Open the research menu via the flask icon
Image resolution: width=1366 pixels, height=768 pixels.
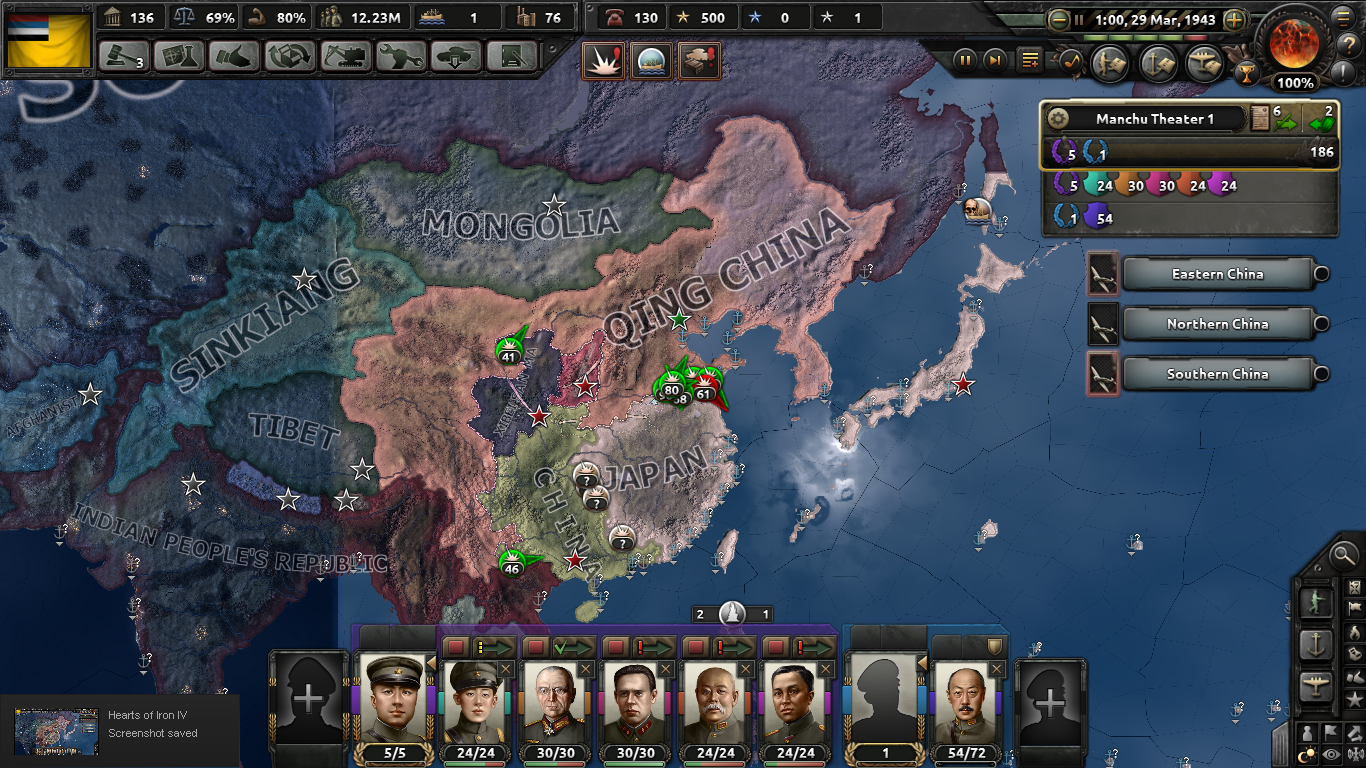pyautogui.click(x=180, y=56)
